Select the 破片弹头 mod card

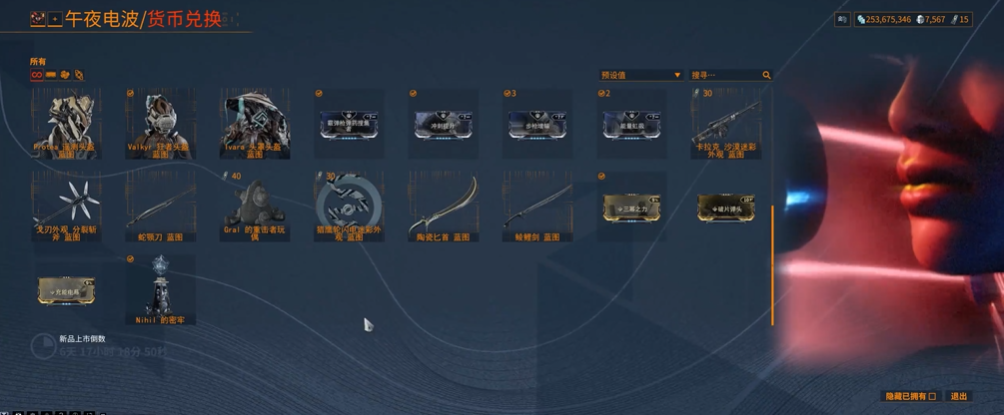point(725,206)
